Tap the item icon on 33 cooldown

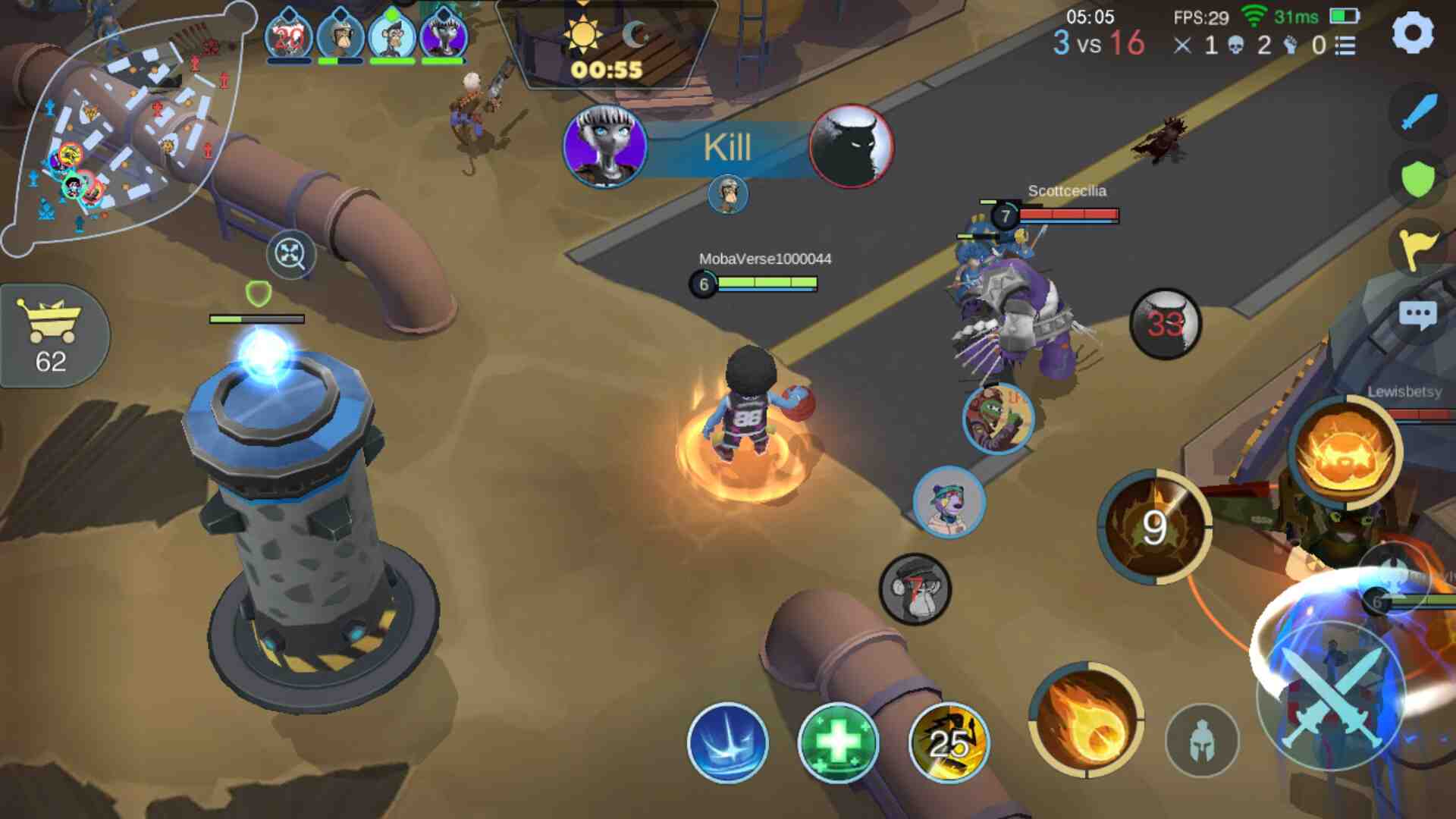click(1166, 324)
